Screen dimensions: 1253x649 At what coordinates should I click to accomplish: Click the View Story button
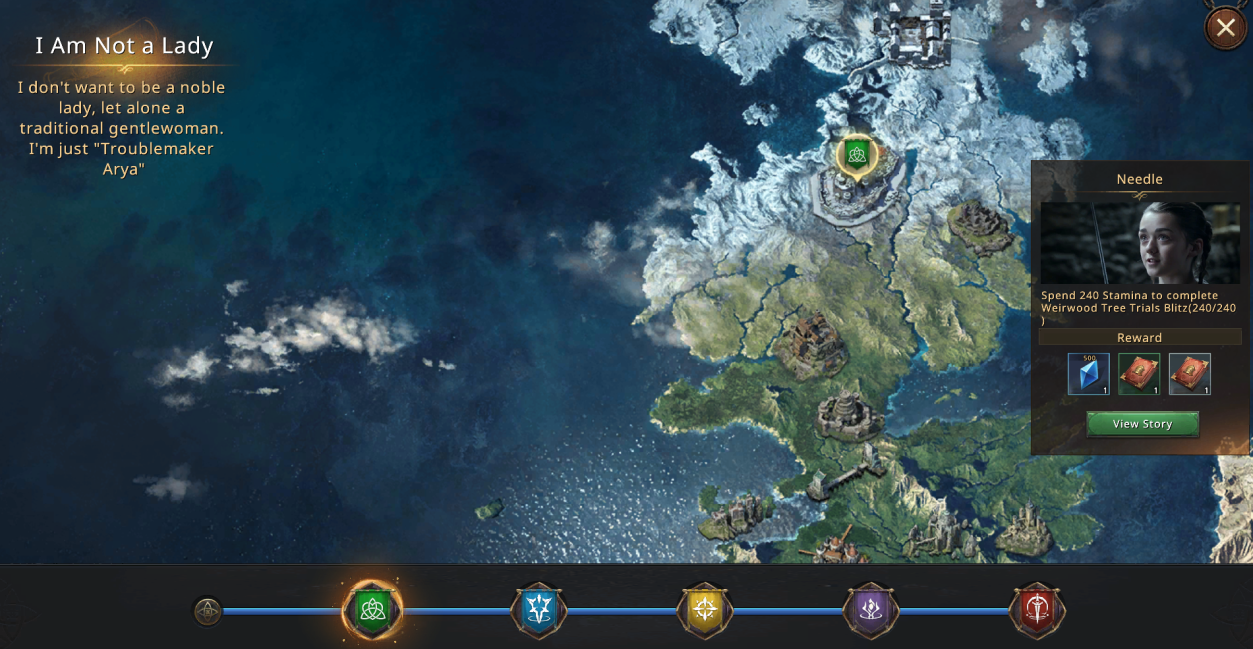coord(1142,424)
